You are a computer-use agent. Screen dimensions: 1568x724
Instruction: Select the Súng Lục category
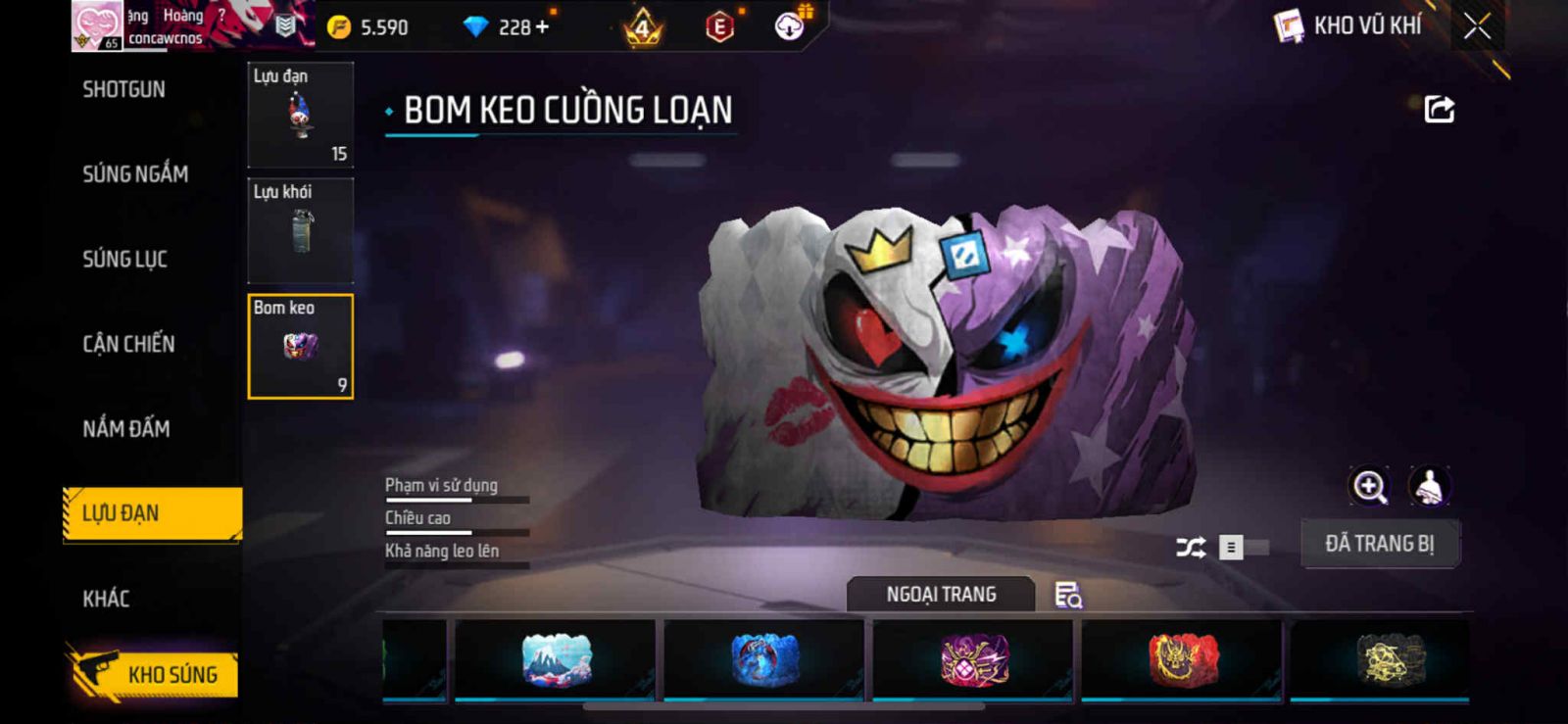point(124,260)
